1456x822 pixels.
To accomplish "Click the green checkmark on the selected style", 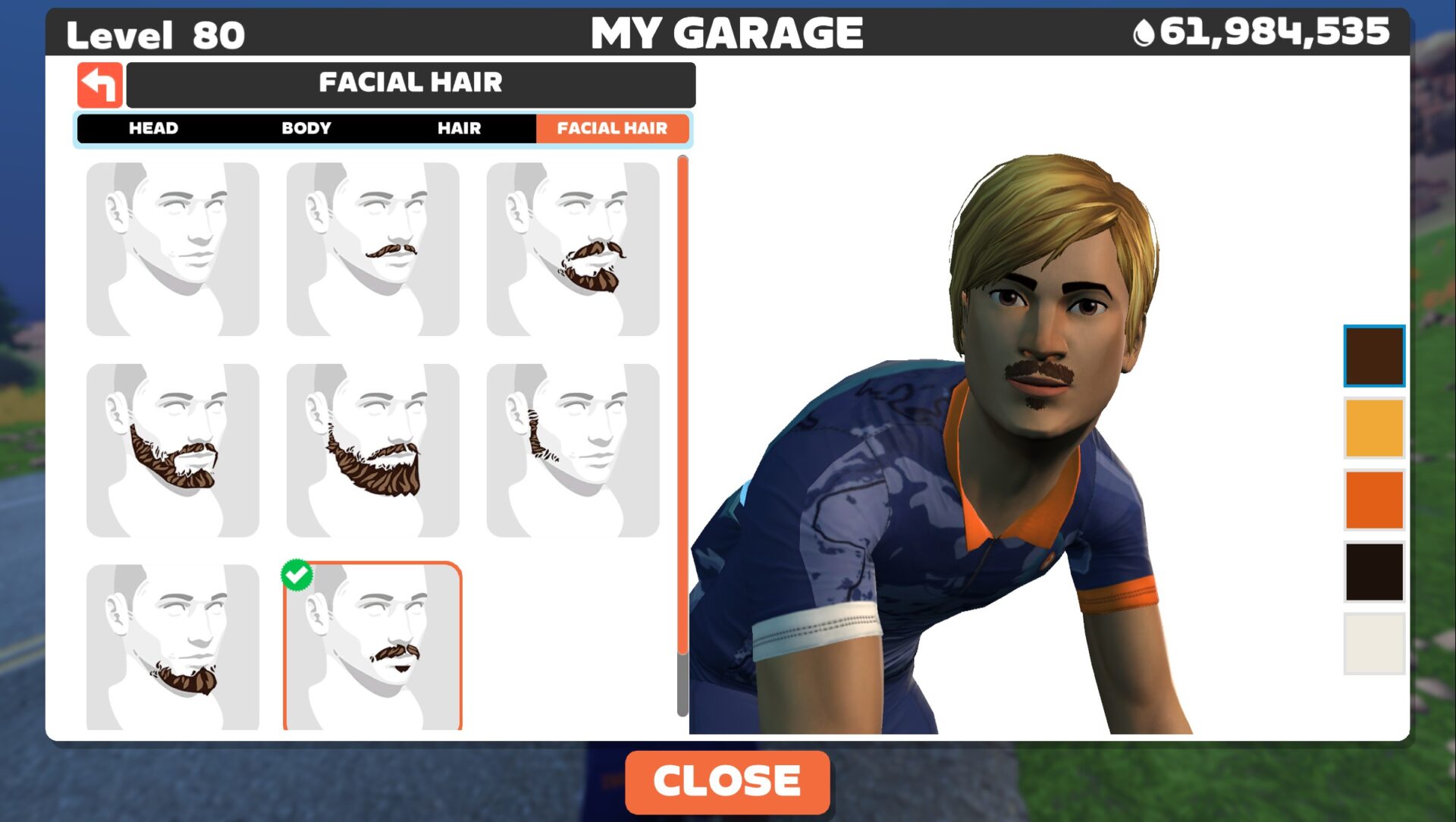I will pos(298,574).
